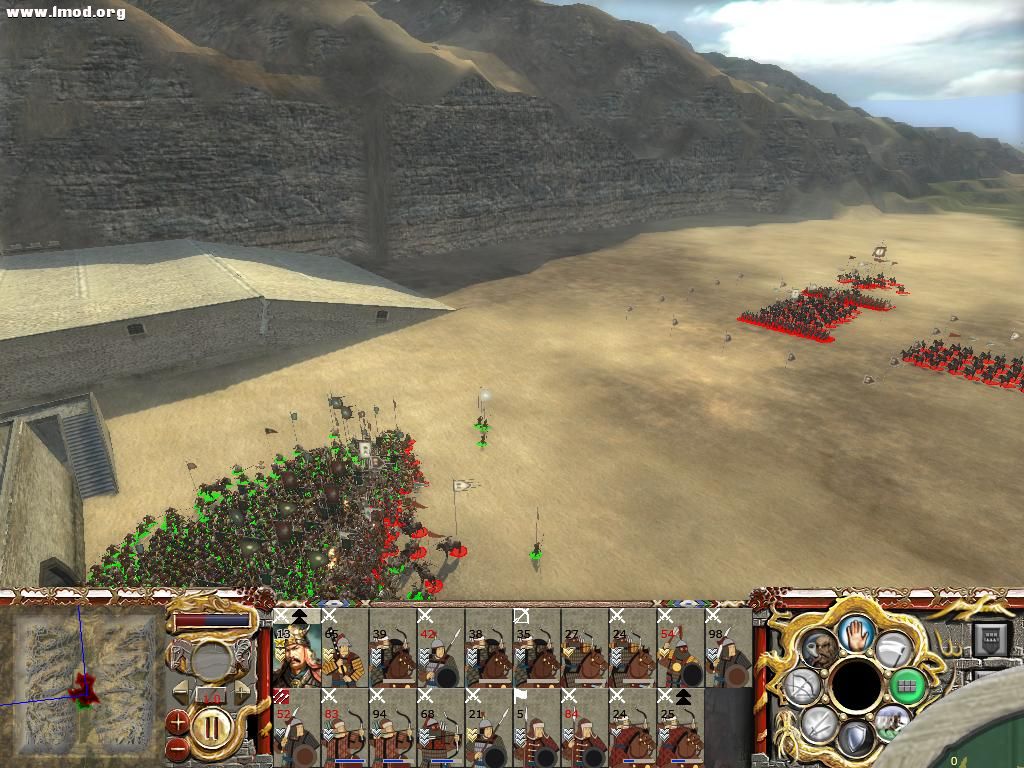Click the masked face special ability icon

(818, 648)
